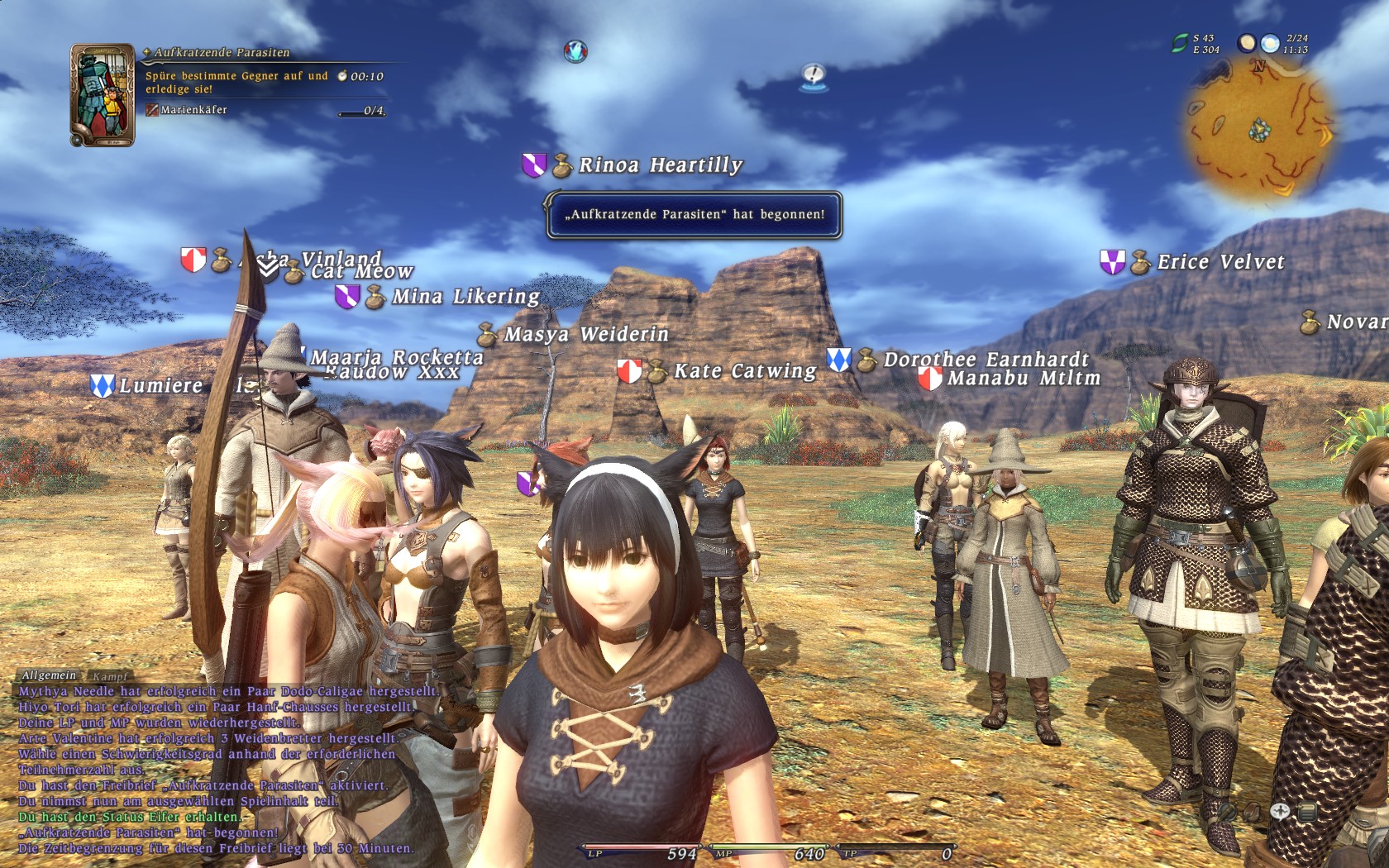Viewport: 1389px width, 868px height.
Task: Click the chat log message area
Action: tap(215, 769)
